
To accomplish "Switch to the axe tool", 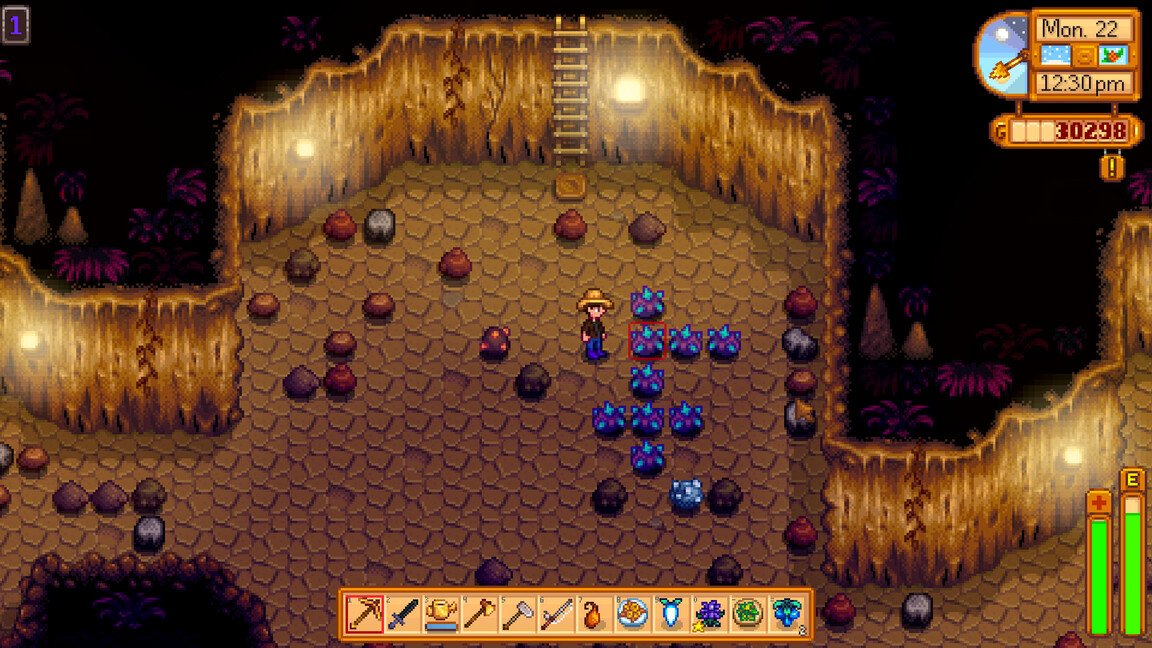I will pos(479,613).
